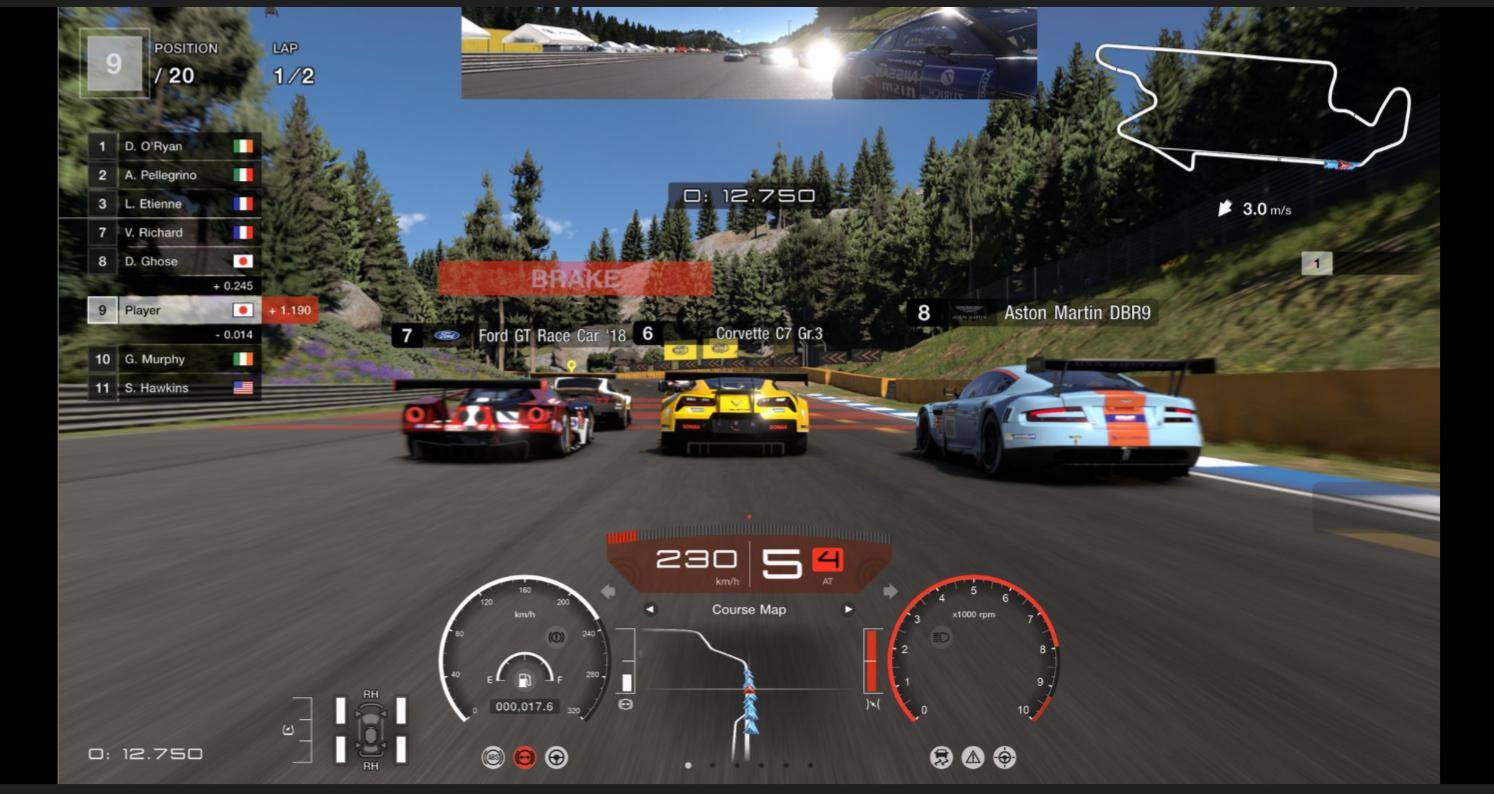Toggle the ABS indicator icon
Screen dimensions: 1494x794
pyautogui.click(x=493, y=758)
